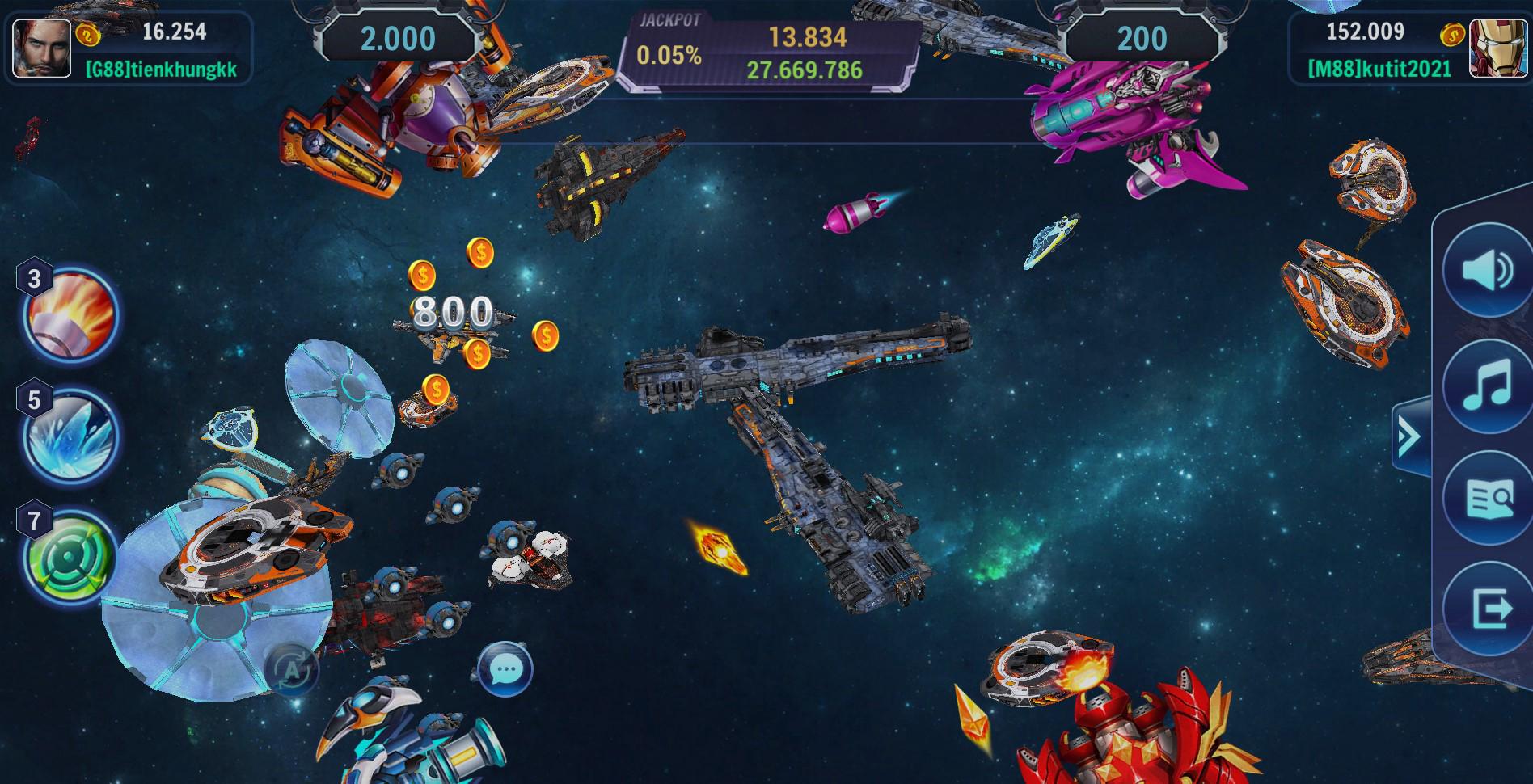Activate the green target lock skill
The height and width of the screenshot is (784, 1533).
71,556
